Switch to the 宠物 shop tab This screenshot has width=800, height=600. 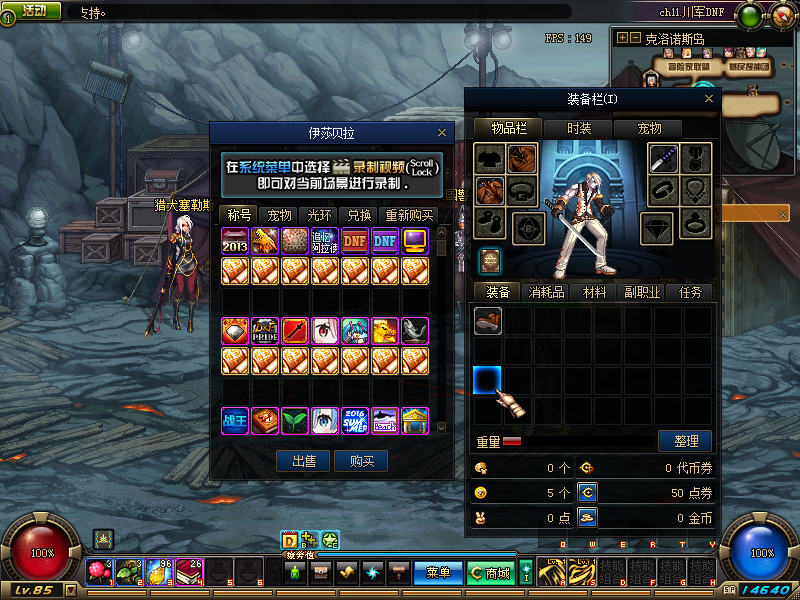click(x=279, y=215)
